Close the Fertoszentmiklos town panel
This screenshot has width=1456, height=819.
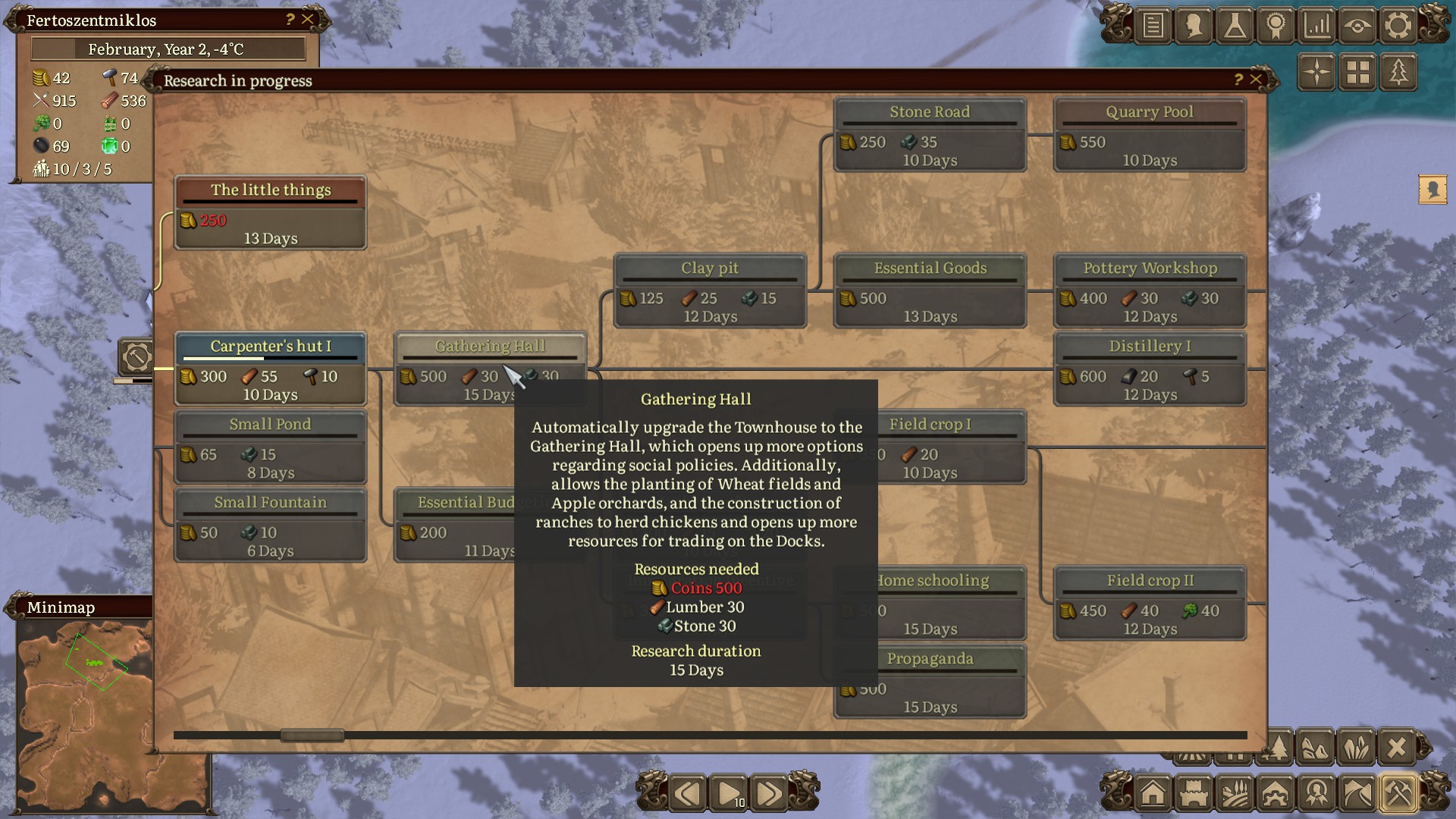[307, 20]
